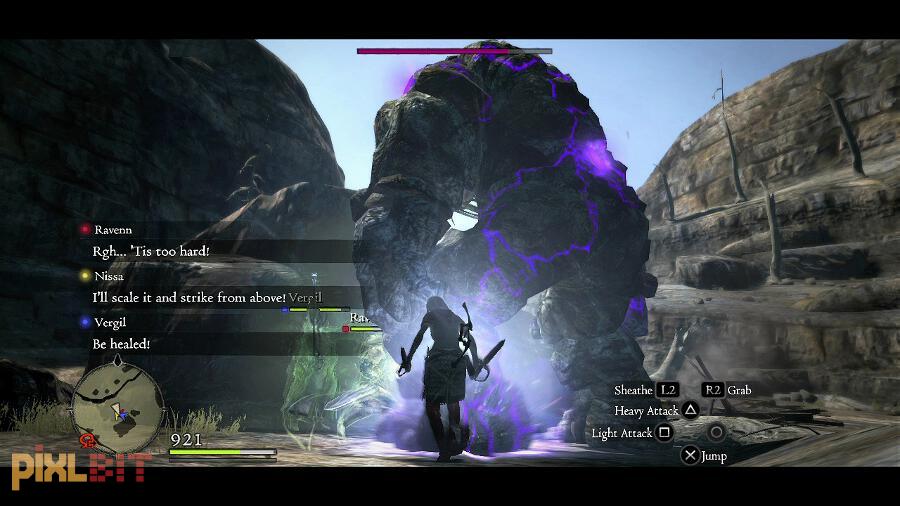Open the circular minimap
This screenshot has width=900, height=506.
pos(118,406)
